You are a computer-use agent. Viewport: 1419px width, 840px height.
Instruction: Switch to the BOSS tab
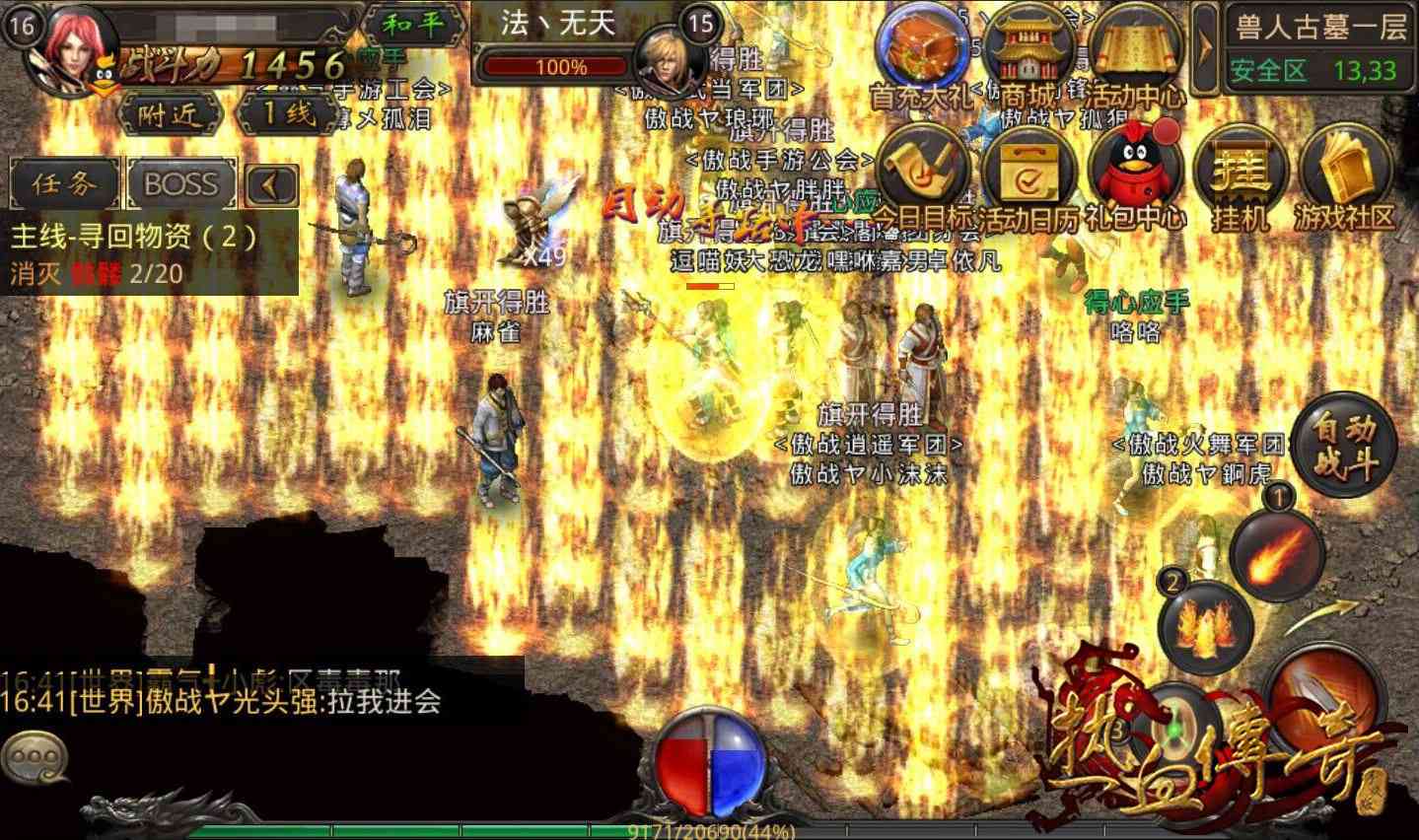pos(179,183)
